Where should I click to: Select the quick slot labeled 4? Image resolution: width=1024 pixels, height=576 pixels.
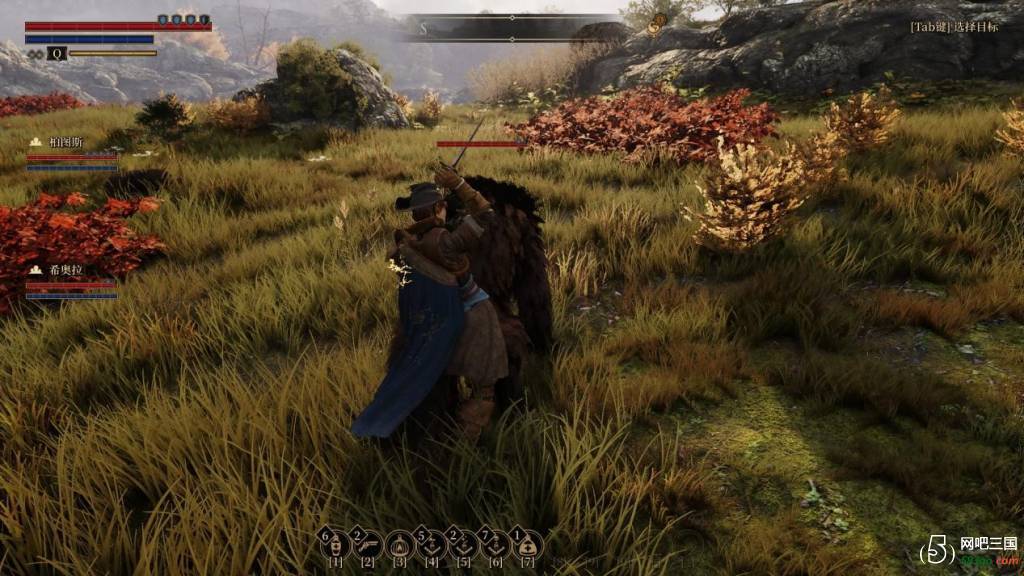pyautogui.click(x=432, y=545)
